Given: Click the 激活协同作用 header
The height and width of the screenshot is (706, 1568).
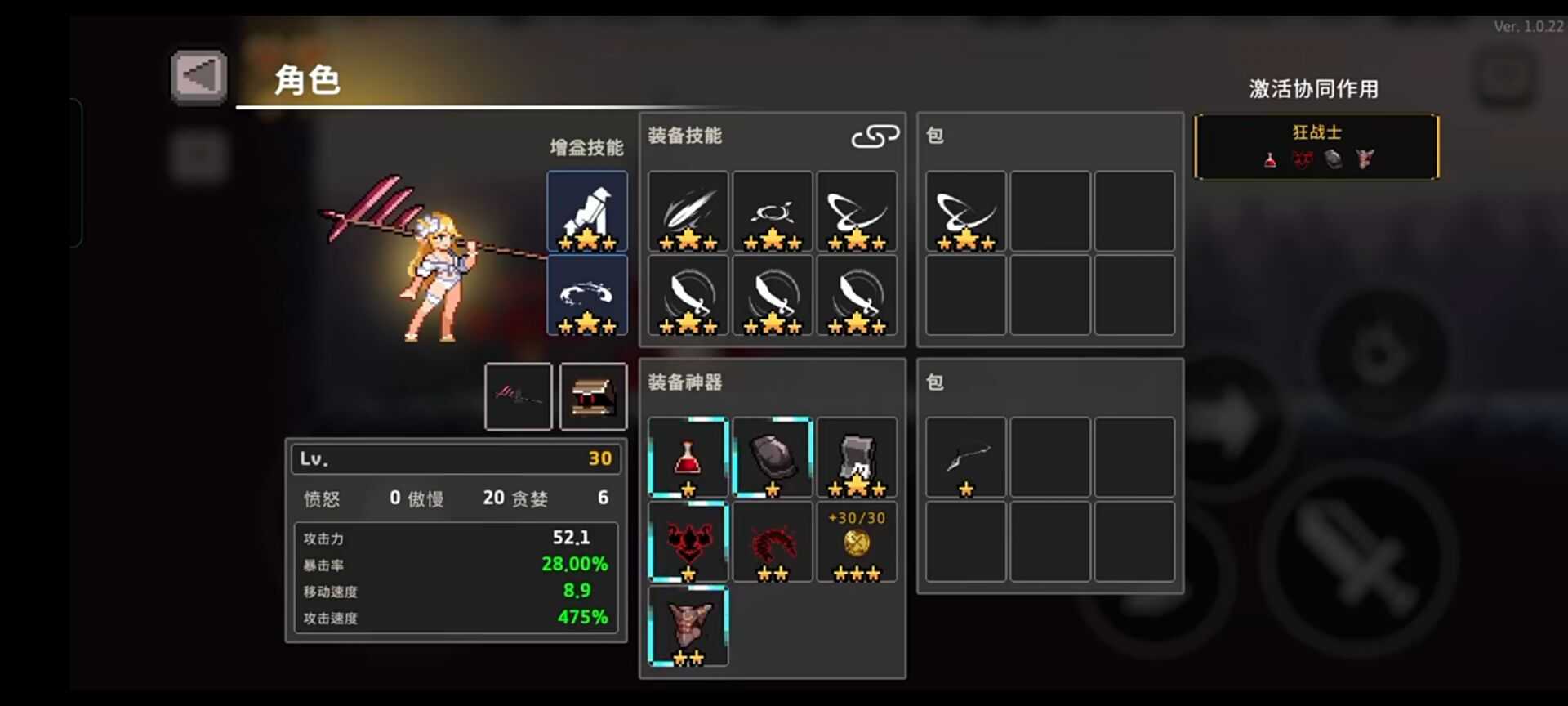Looking at the screenshot, I should pos(1312,89).
